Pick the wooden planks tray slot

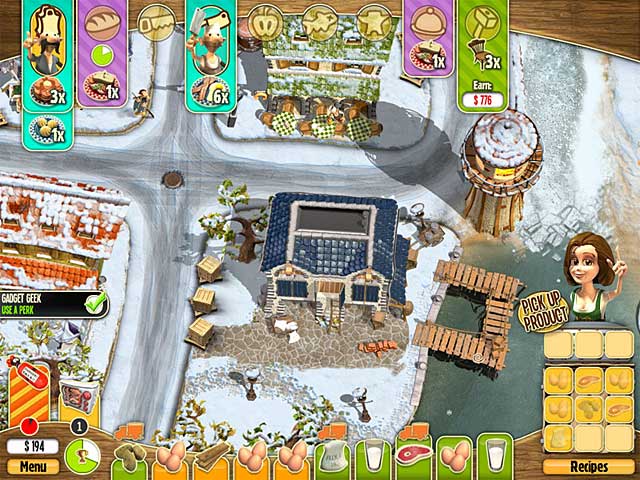[x=211, y=457]
